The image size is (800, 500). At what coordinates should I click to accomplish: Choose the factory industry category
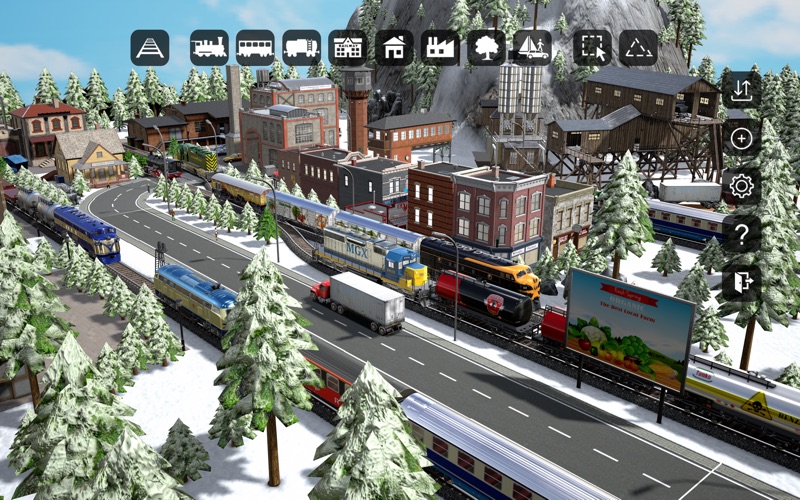point(440,47)
